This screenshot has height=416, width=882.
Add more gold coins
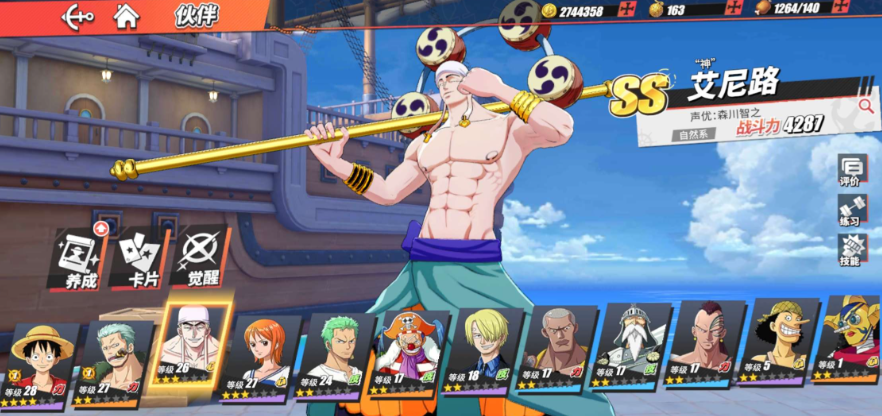(627, 11)
